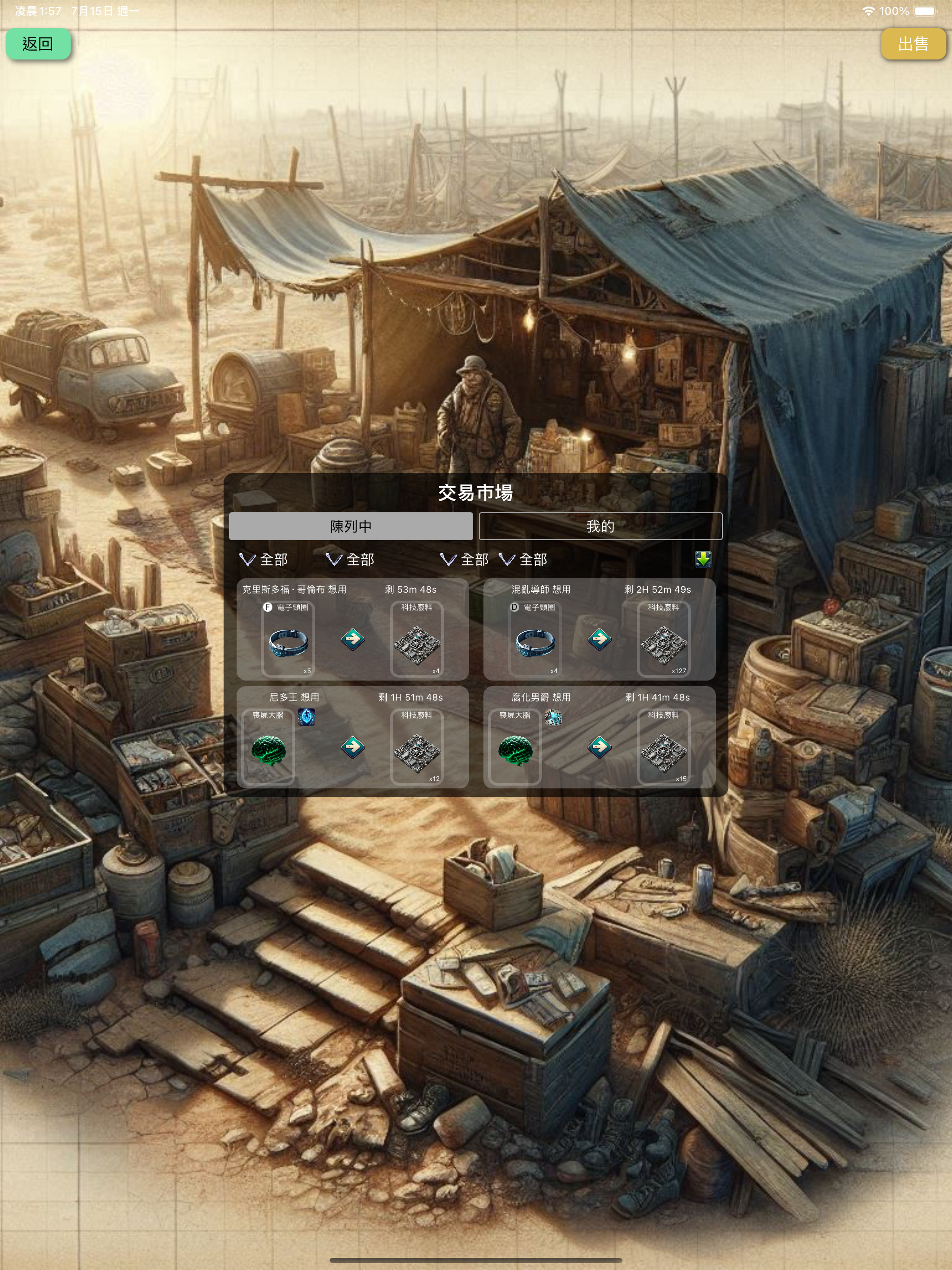The image size is (952, 1270).
Task: Click the trade arrow in 尼多王's listing
Action: point(352,747)
